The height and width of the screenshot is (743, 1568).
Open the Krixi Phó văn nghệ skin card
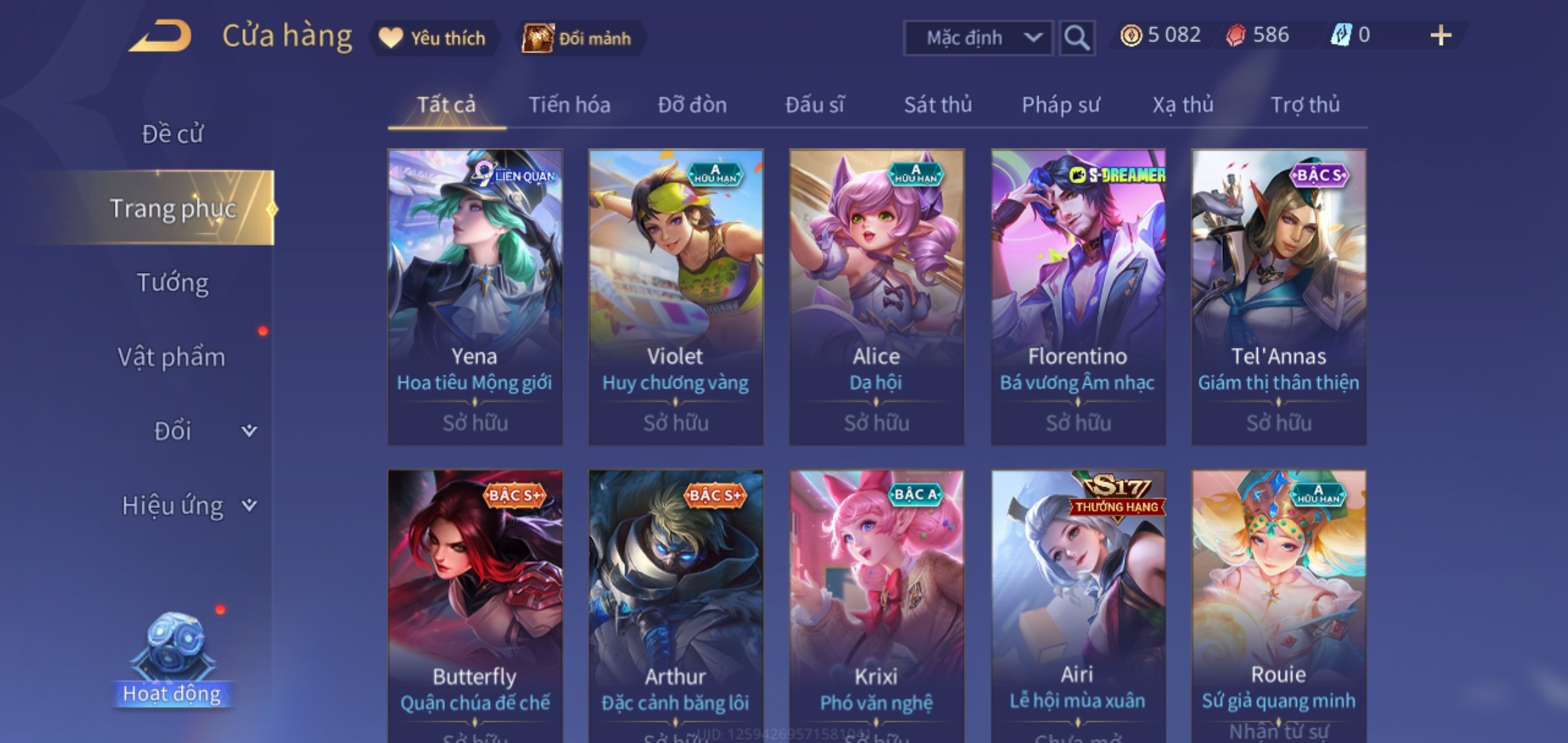[x=876, y=605]
